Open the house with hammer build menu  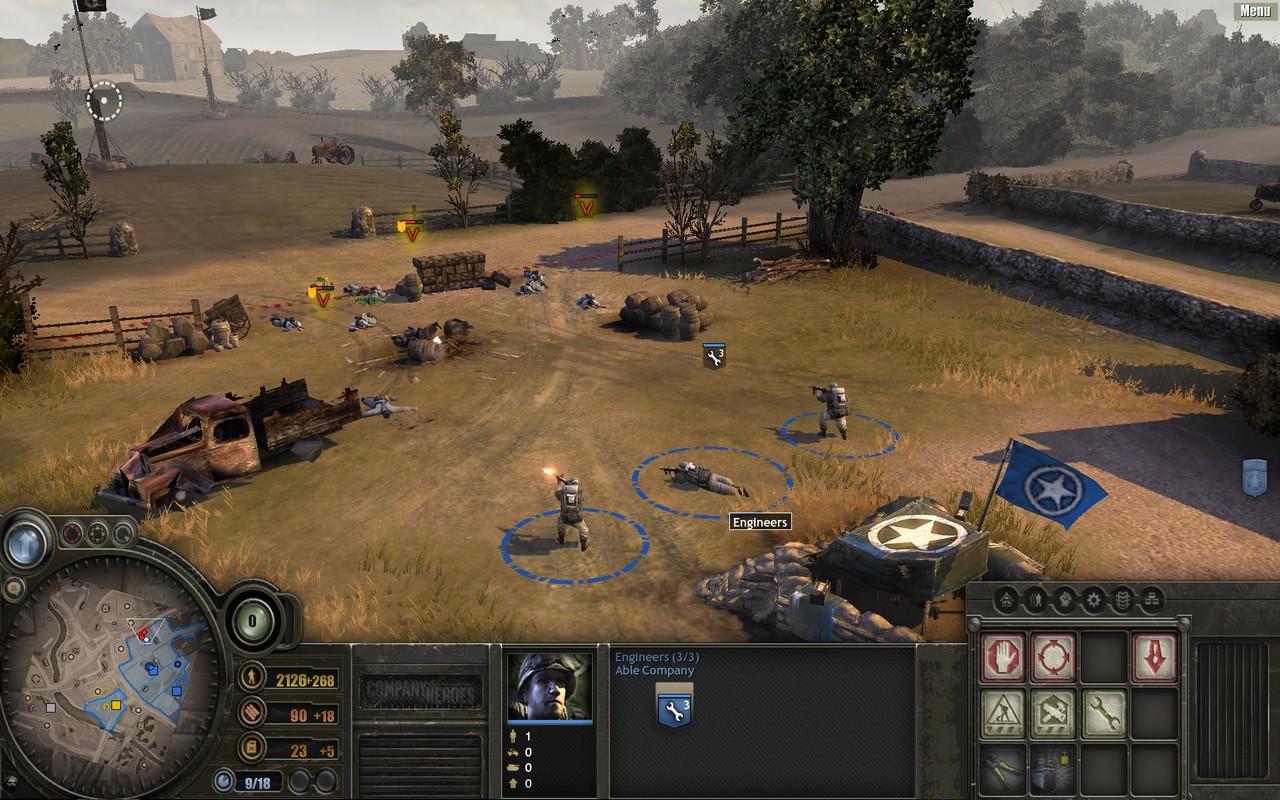[x=1053, y=714]
